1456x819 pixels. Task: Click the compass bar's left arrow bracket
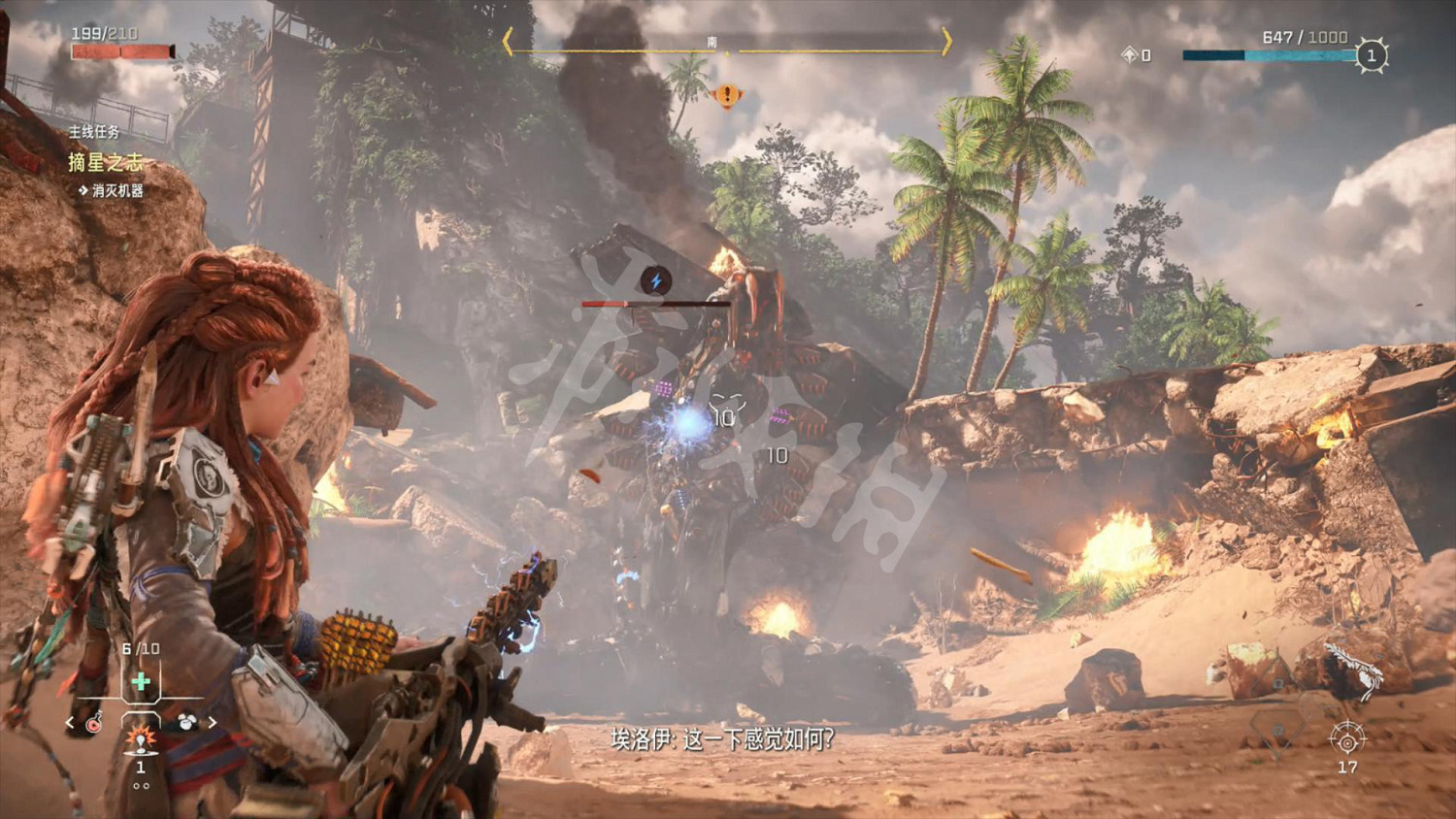(x=508, y=42)
